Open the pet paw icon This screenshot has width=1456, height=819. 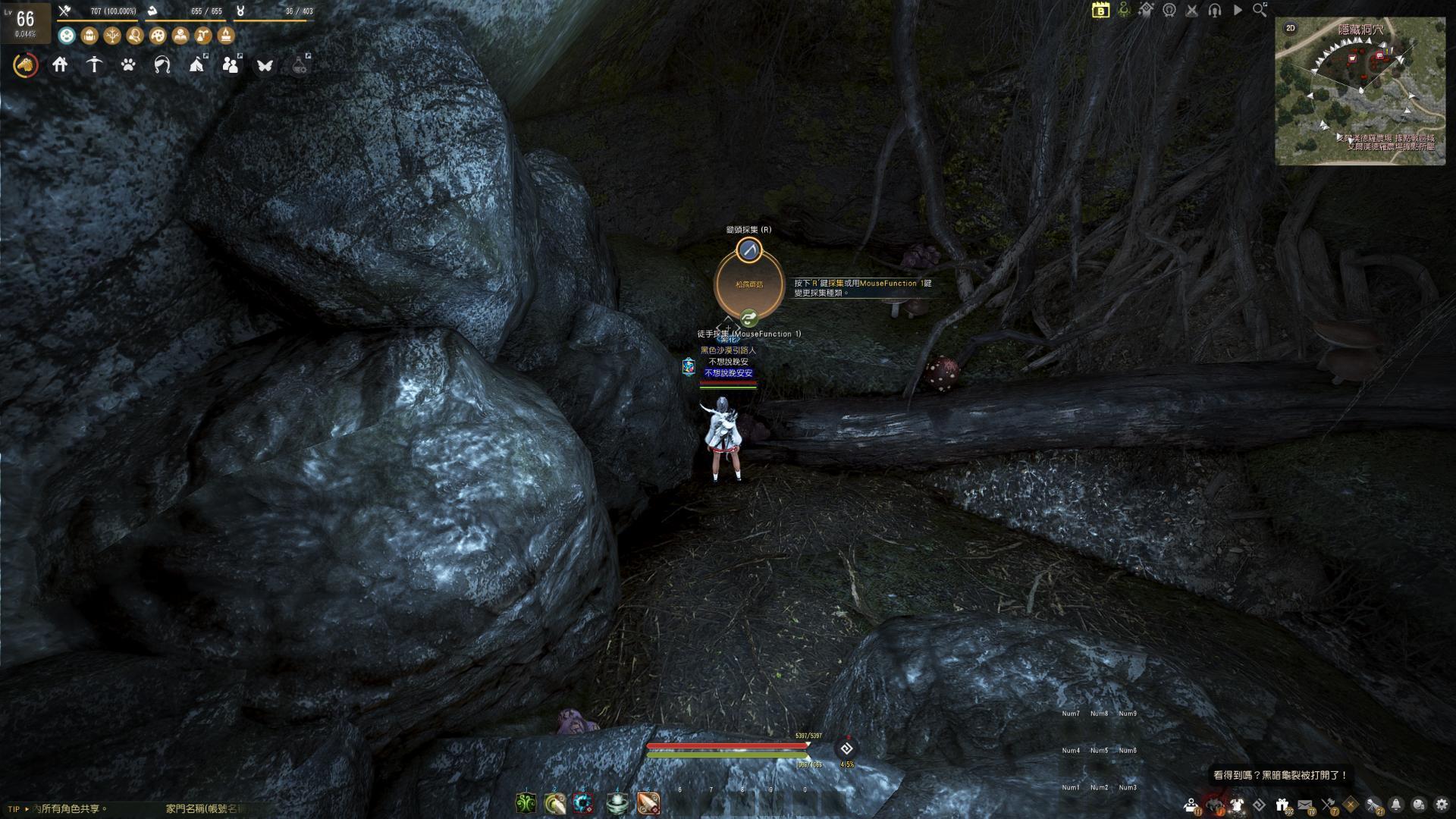(128, 65)
